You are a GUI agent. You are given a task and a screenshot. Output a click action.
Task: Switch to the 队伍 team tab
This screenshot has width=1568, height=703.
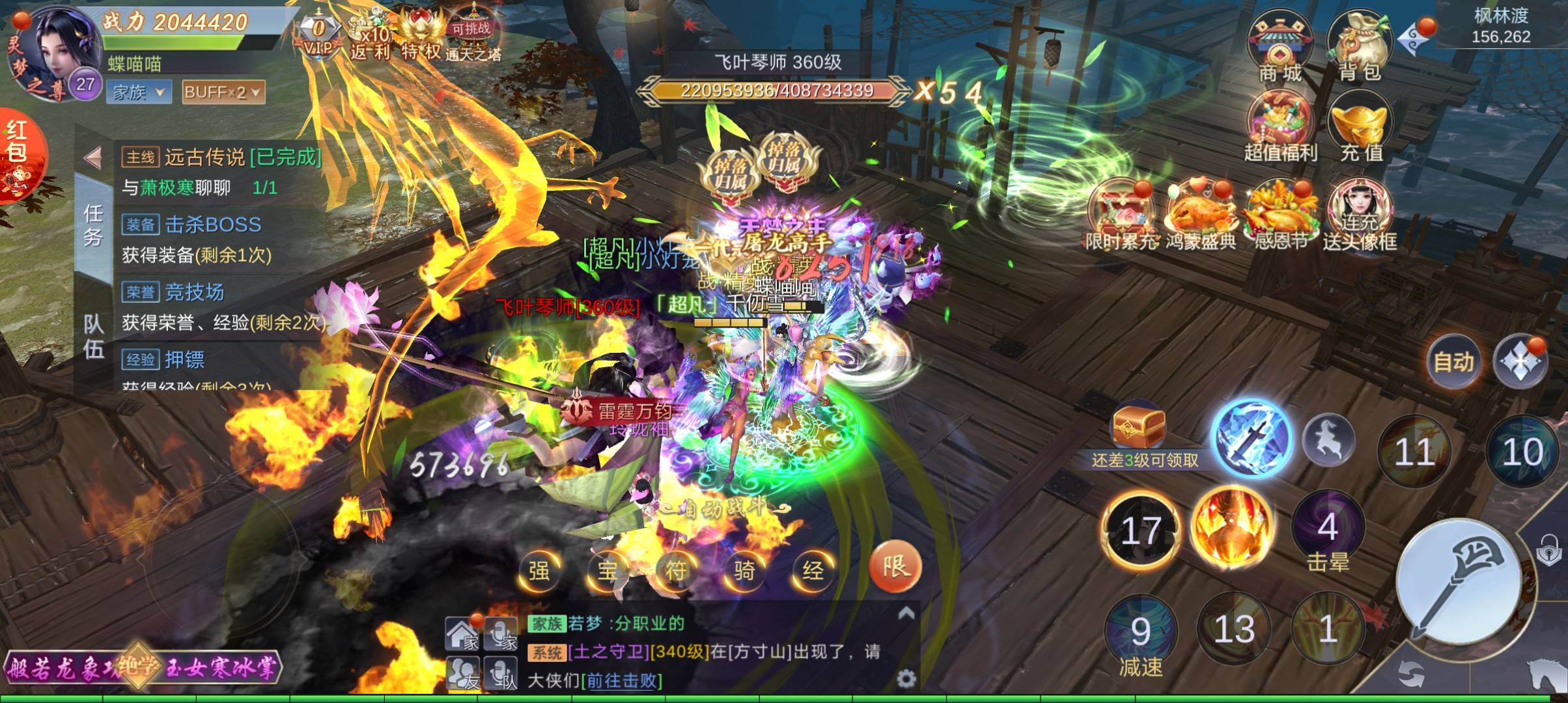coord(93,337)
